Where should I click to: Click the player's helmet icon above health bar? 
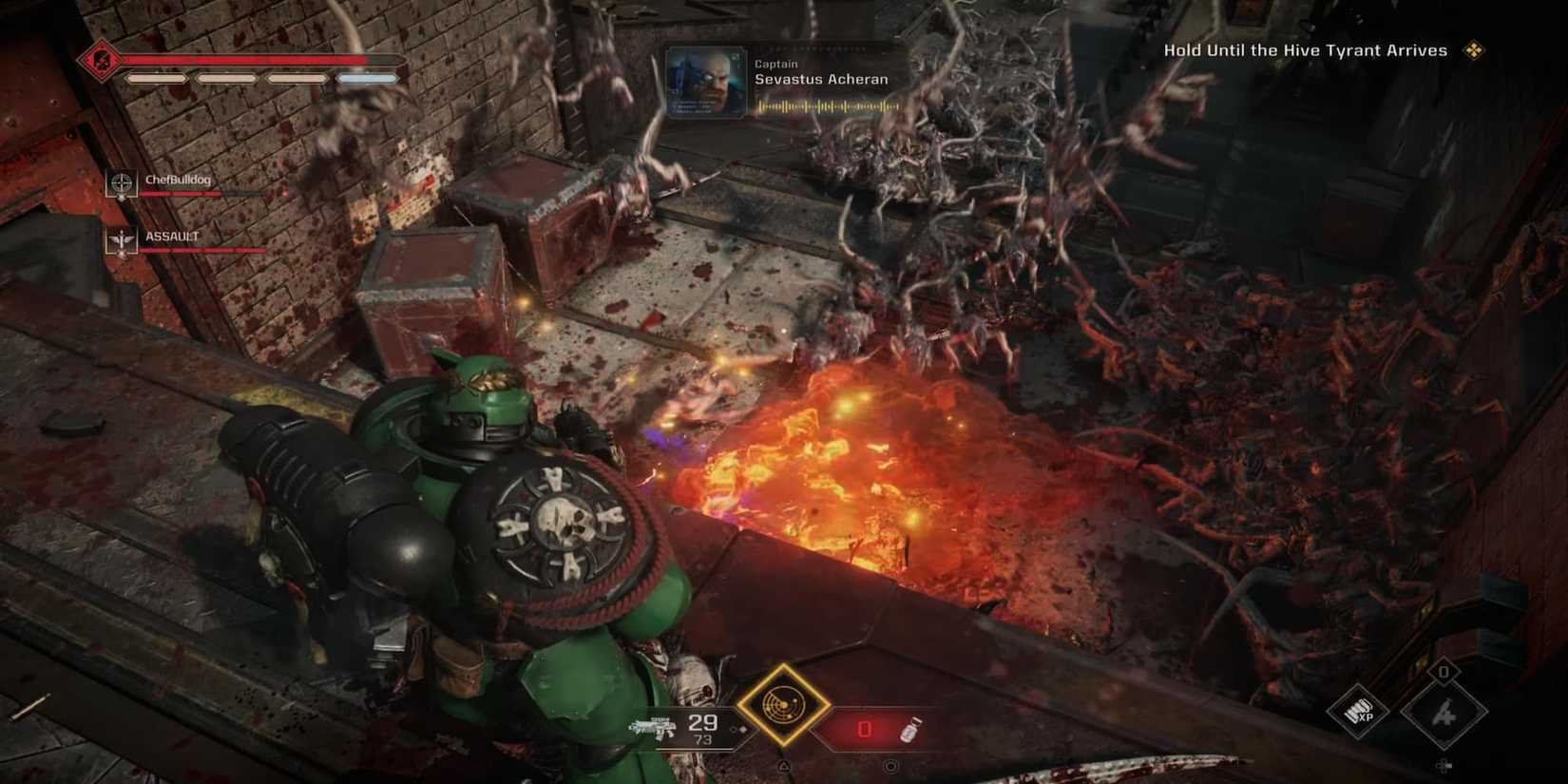click(100, 59)
